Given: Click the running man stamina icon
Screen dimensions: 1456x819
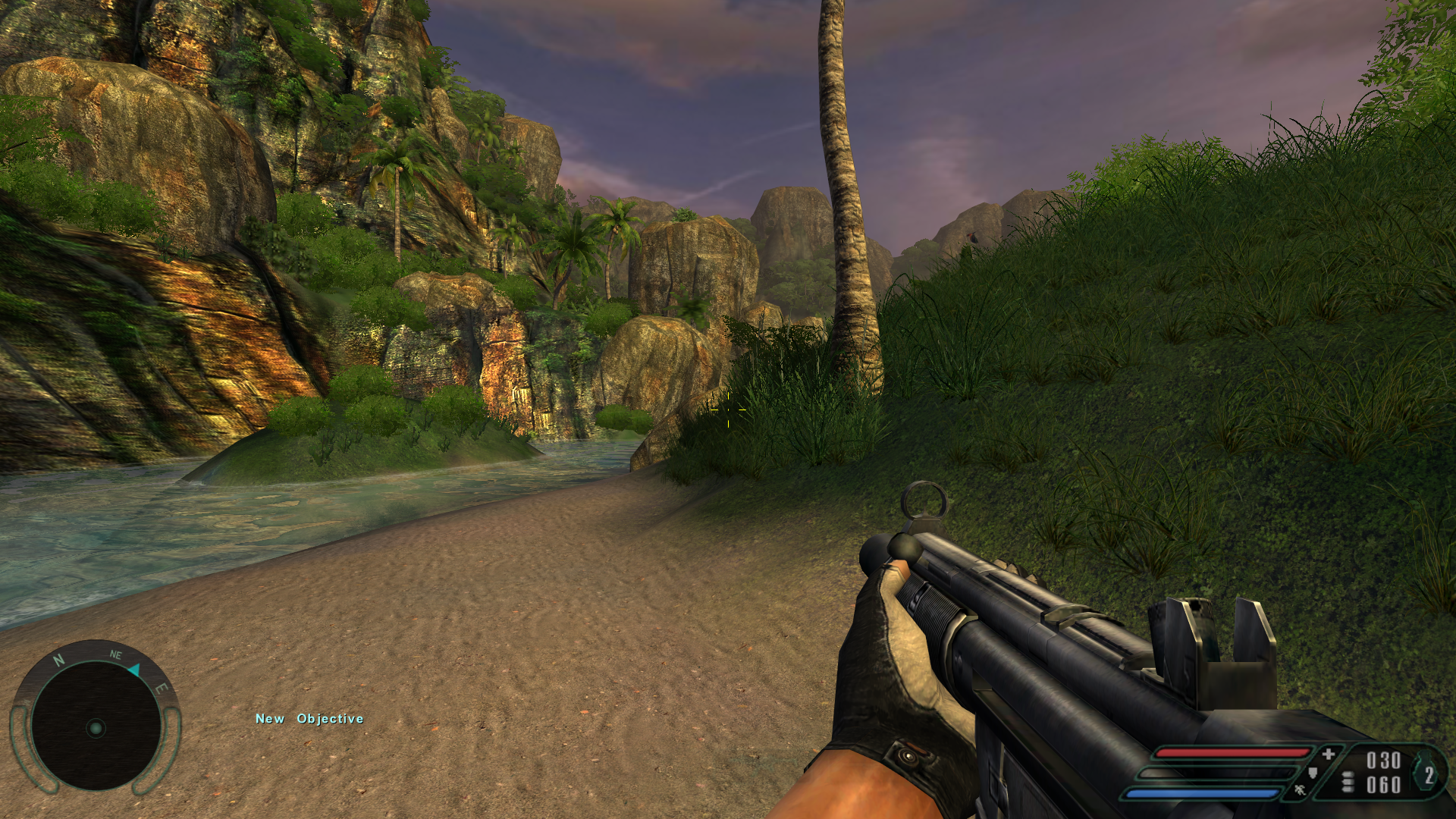Looking at the screenshot, I should pyautogui.click(x=1300, y=791).
